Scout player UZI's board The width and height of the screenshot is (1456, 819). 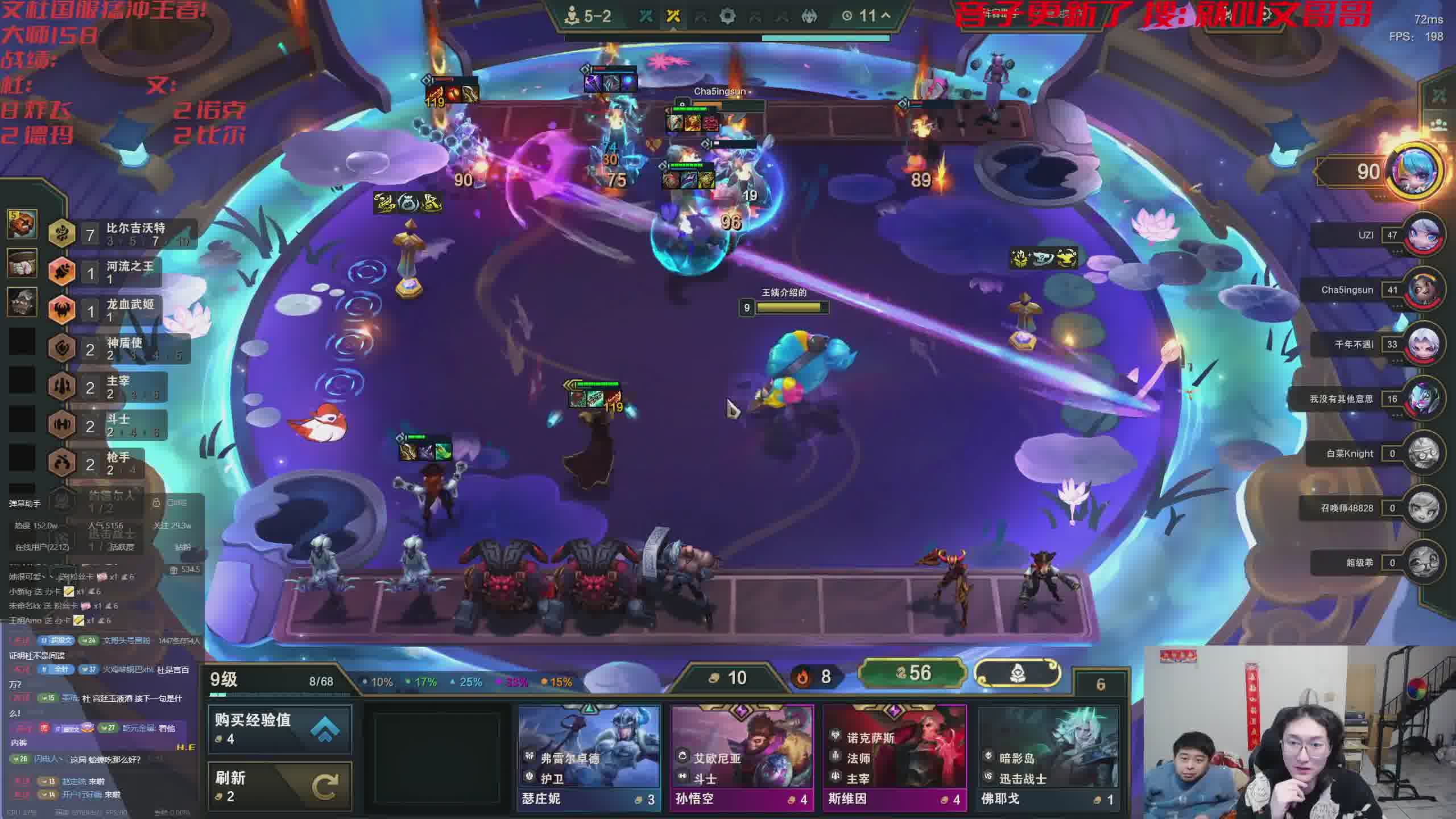click(1425, 235)
